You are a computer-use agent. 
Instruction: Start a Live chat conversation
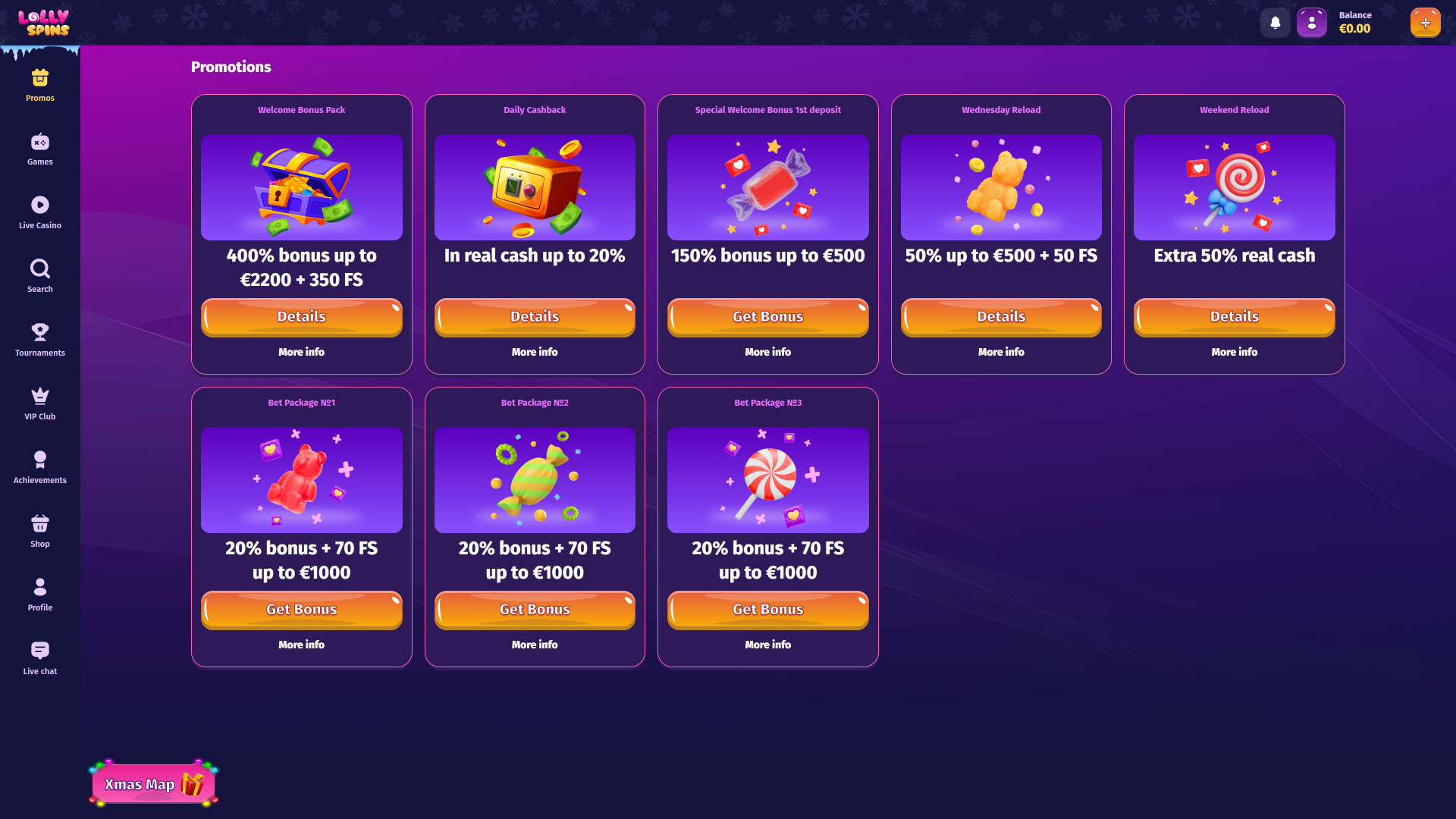coord(39,658)
